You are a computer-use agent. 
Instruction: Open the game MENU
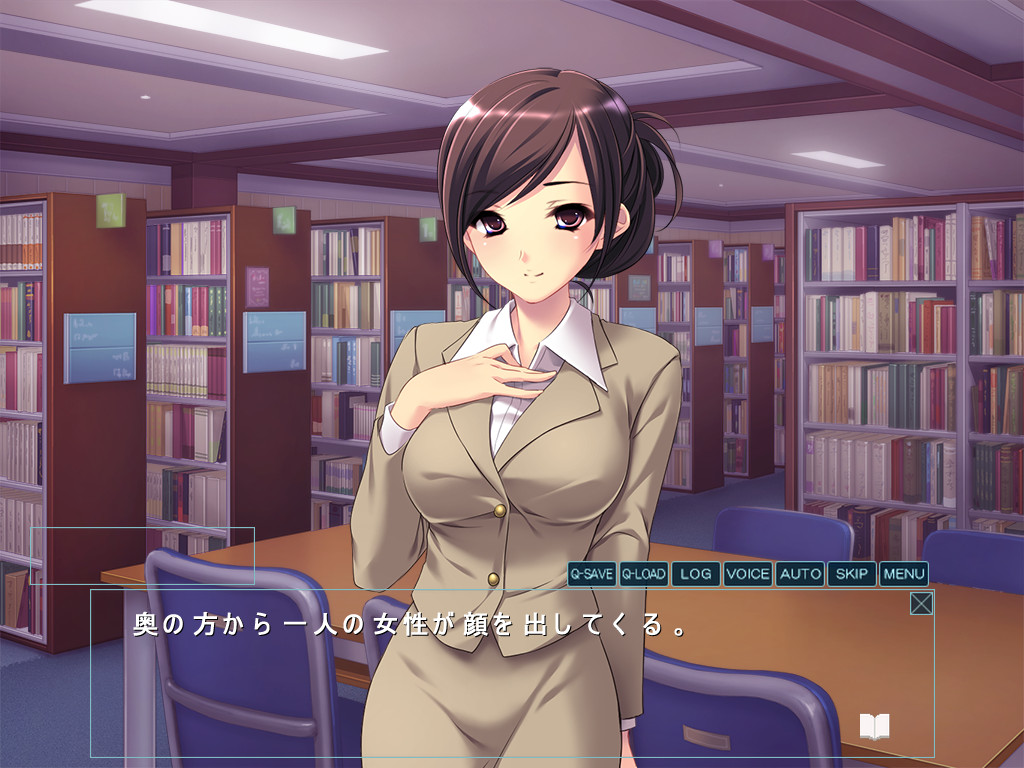coord(904,574)
